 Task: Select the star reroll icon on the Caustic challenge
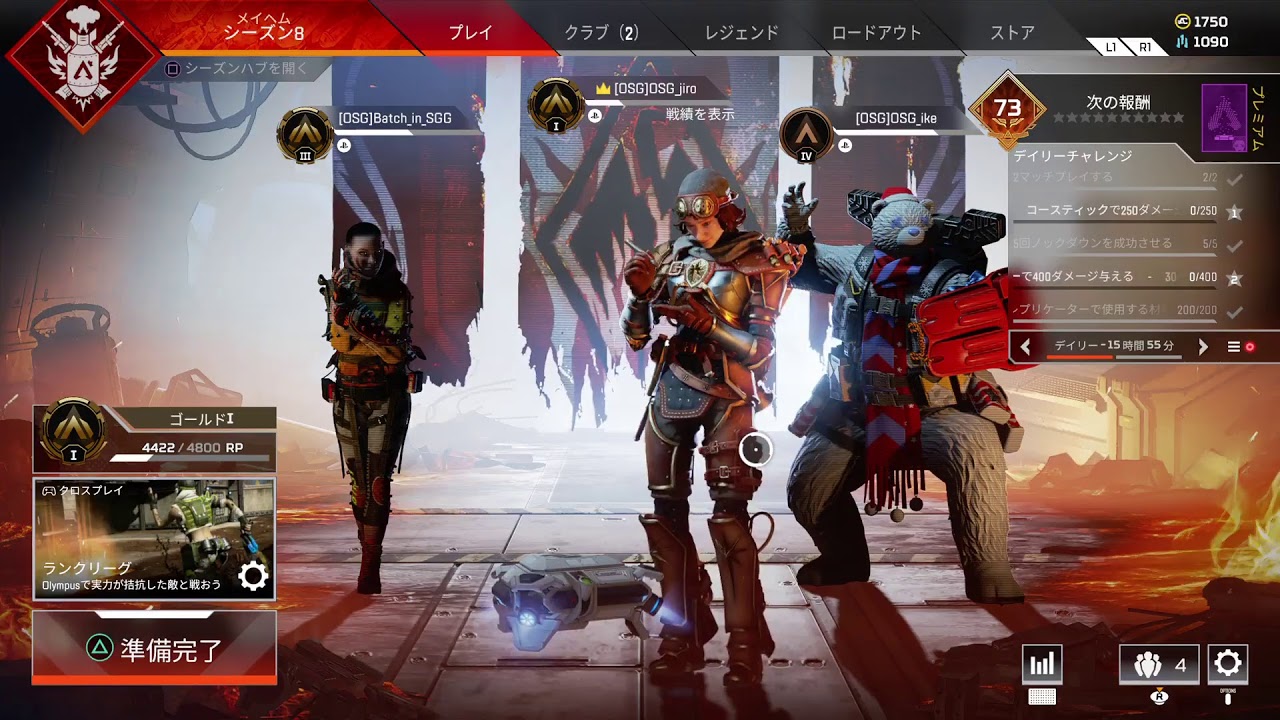pos(1235,212)
